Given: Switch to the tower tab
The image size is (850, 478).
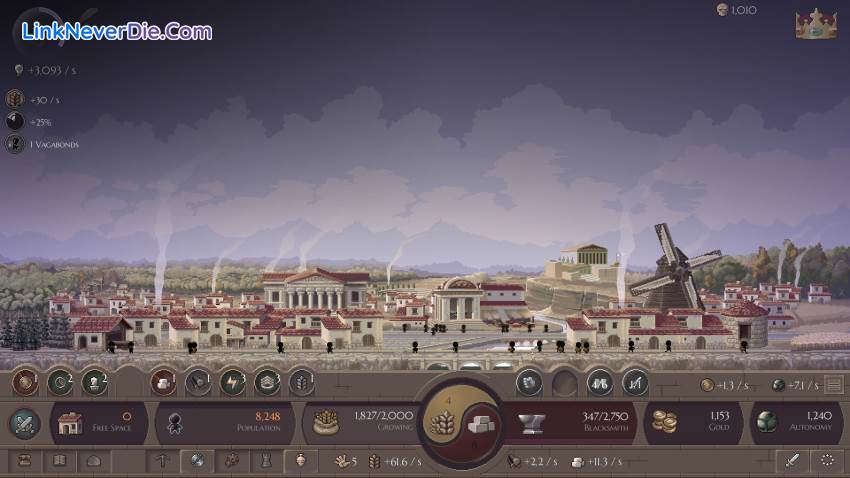Looking at the screenshot, I should [x=265, y=461].
